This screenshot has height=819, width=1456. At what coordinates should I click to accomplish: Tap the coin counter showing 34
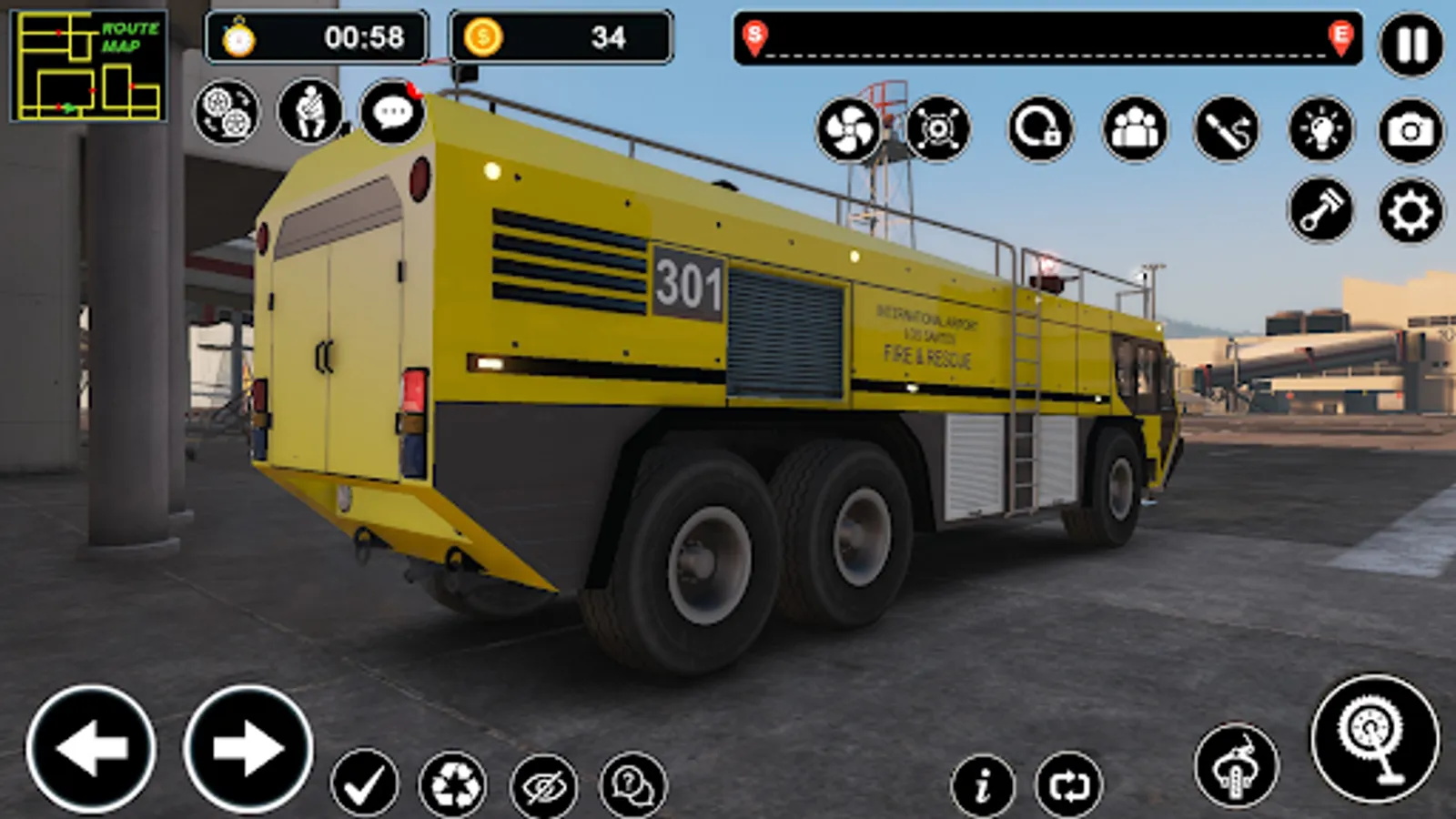coord(560,38)
